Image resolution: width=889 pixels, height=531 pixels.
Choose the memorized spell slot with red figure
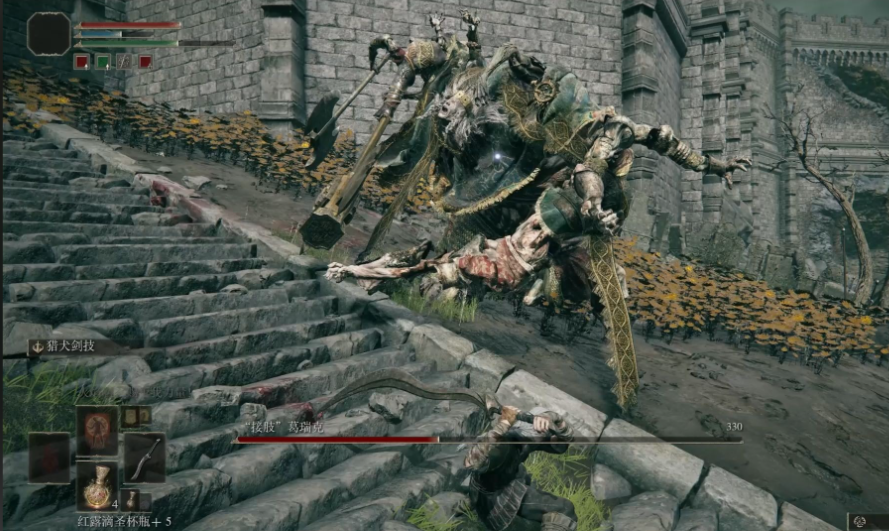tap(97, 430)
